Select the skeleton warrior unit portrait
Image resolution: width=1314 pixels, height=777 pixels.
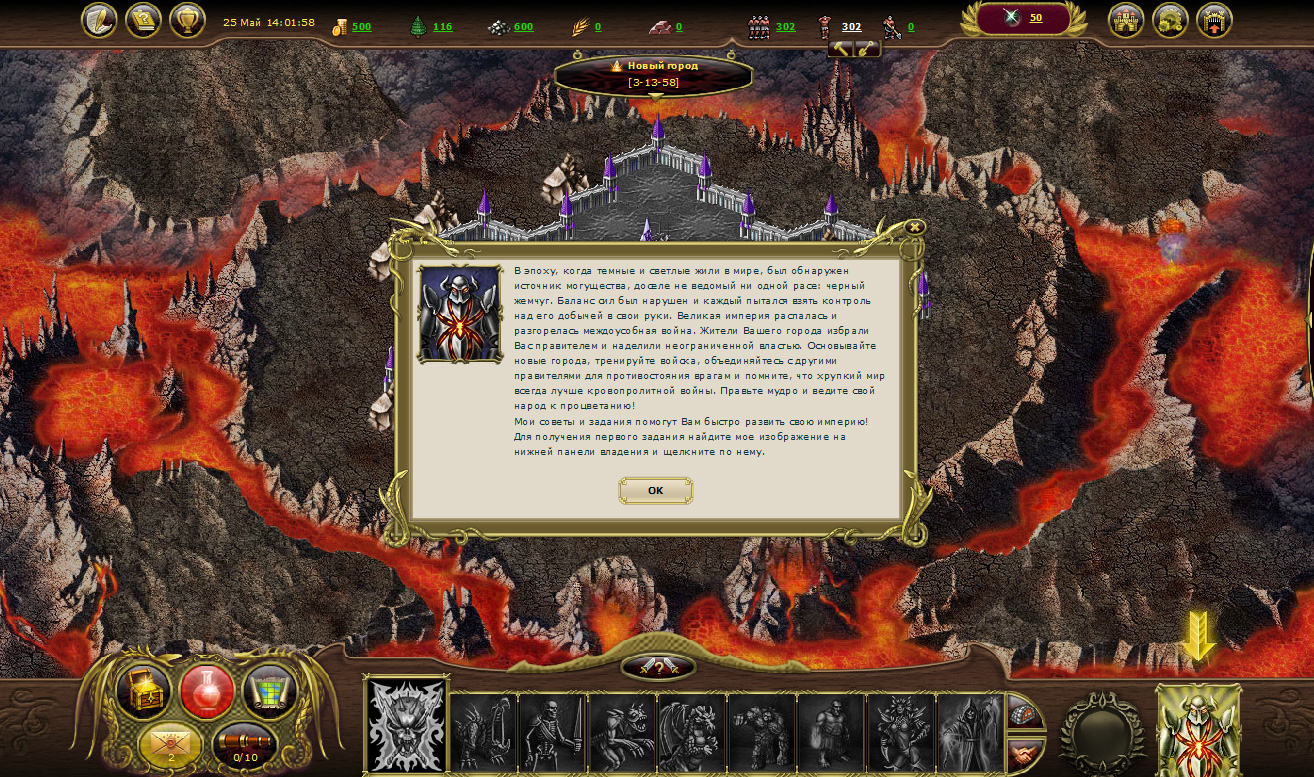click(552, 733)
